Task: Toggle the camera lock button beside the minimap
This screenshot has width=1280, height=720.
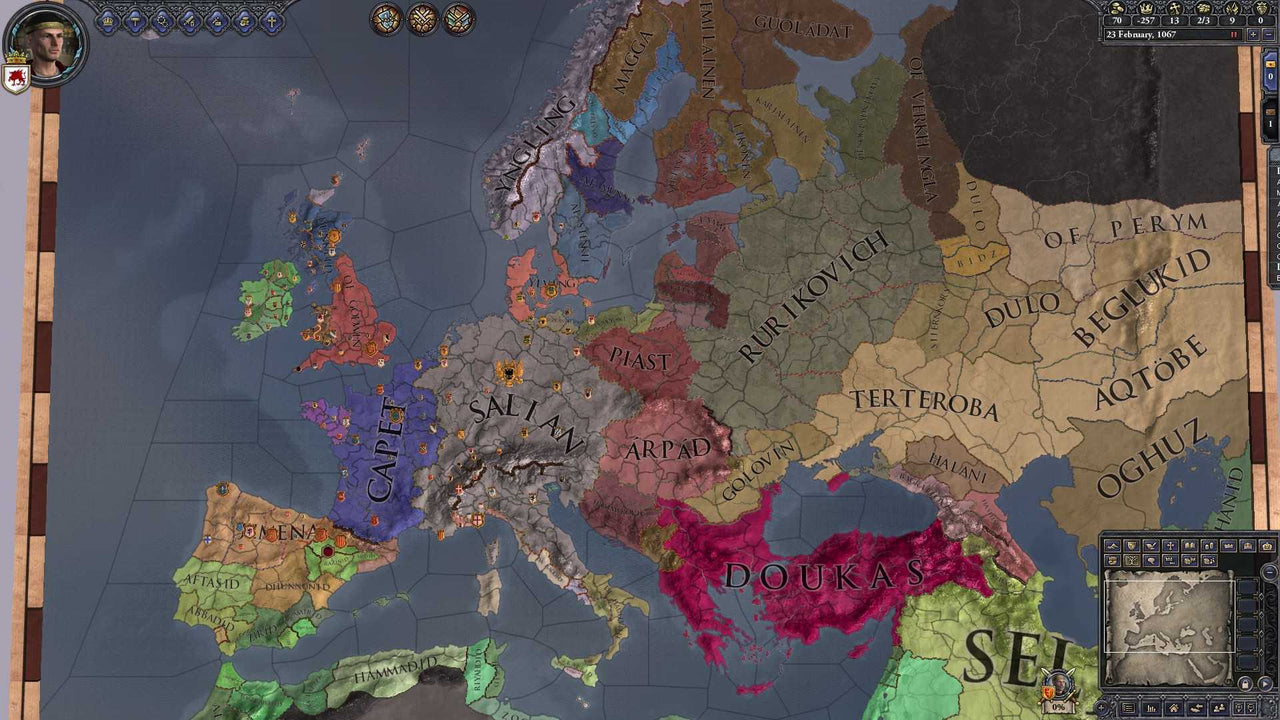Action: click(x=1245, y=681)
